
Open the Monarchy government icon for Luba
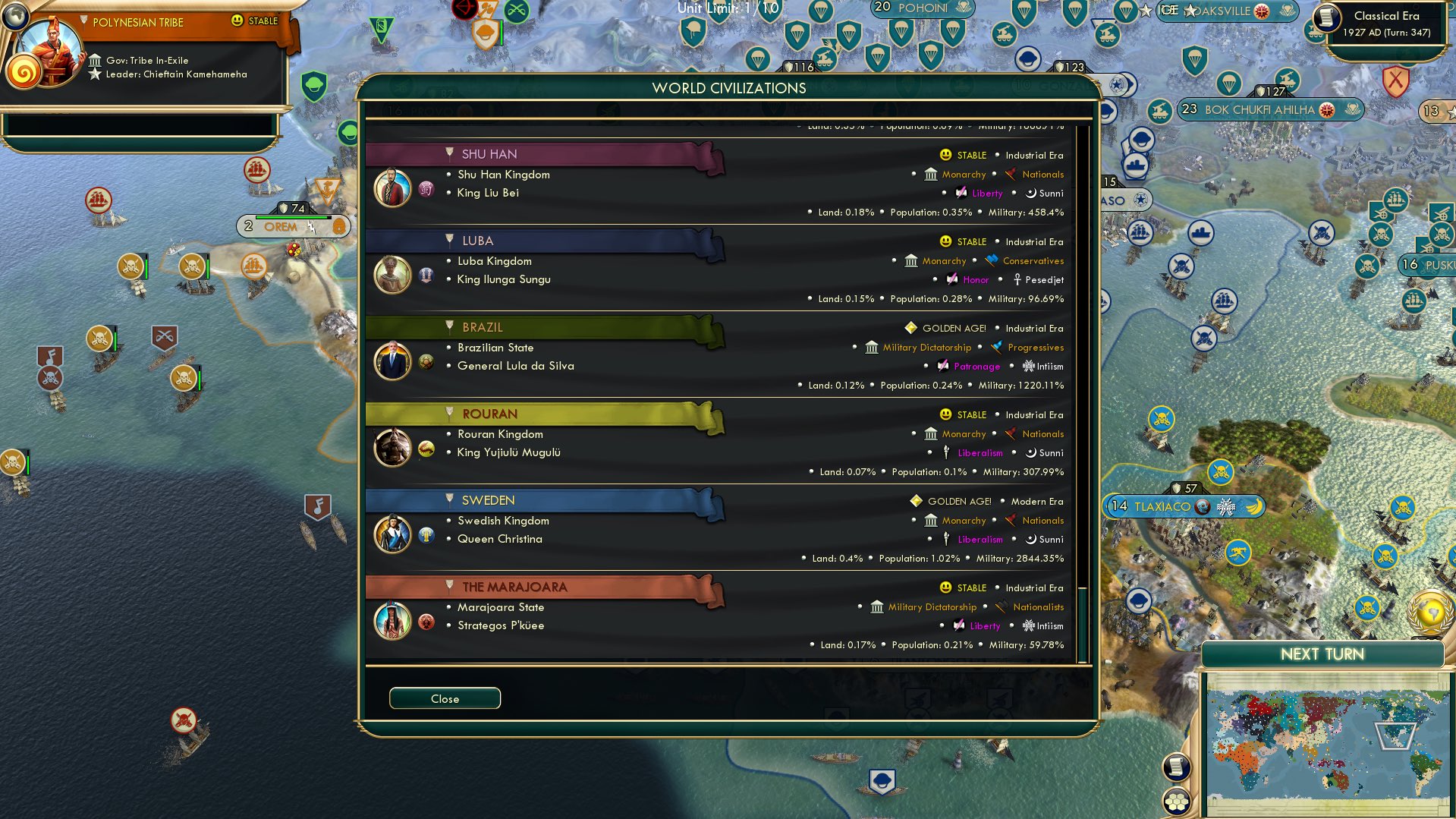point(910,261)
